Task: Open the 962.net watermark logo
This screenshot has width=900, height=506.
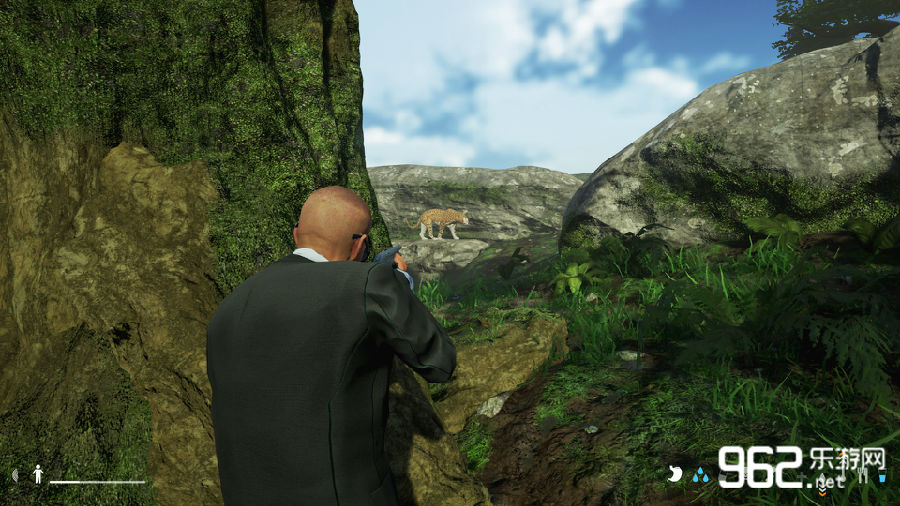Action: coord(800,465)
